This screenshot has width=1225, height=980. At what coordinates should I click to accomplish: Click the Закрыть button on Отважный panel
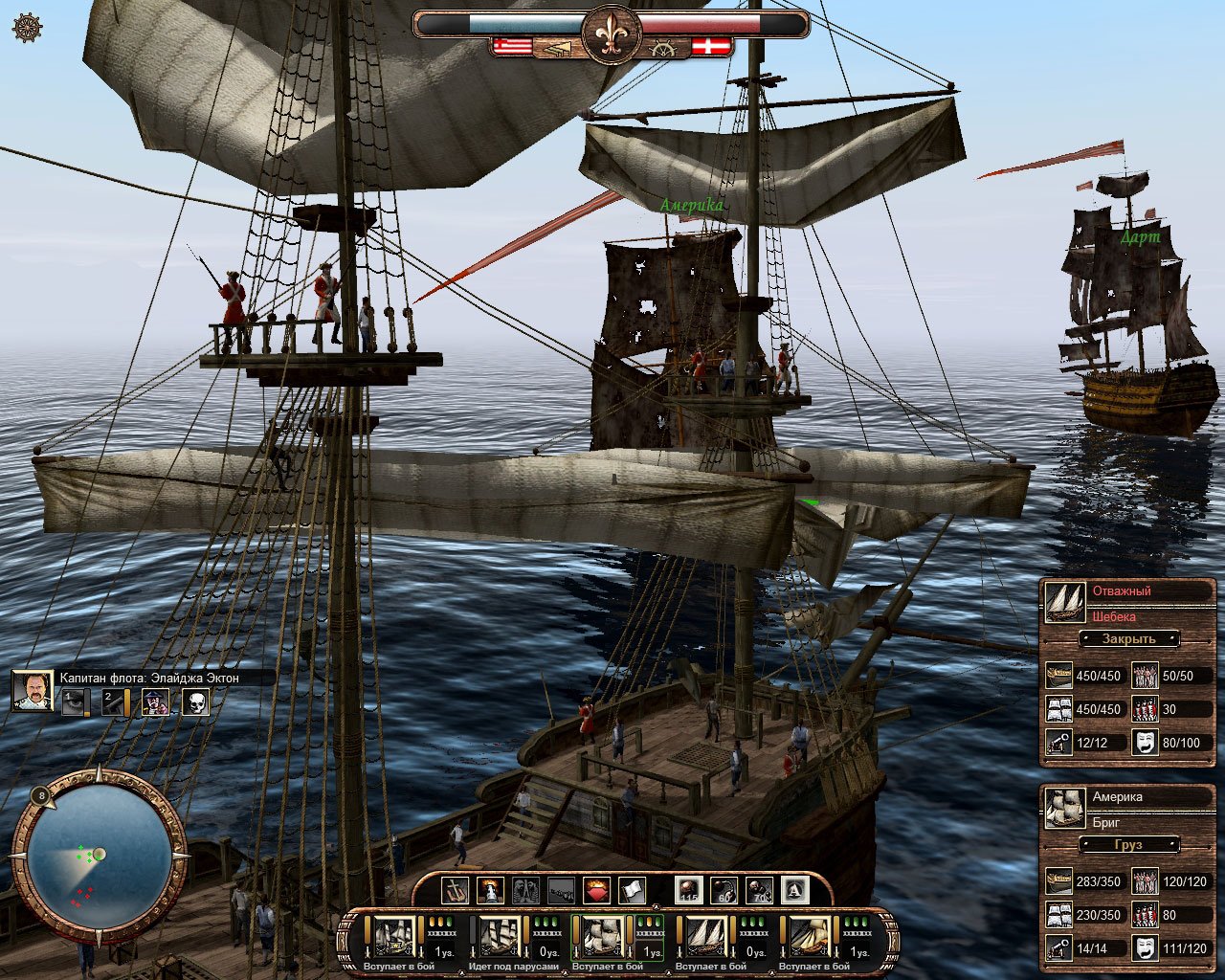coord(1129,638)
